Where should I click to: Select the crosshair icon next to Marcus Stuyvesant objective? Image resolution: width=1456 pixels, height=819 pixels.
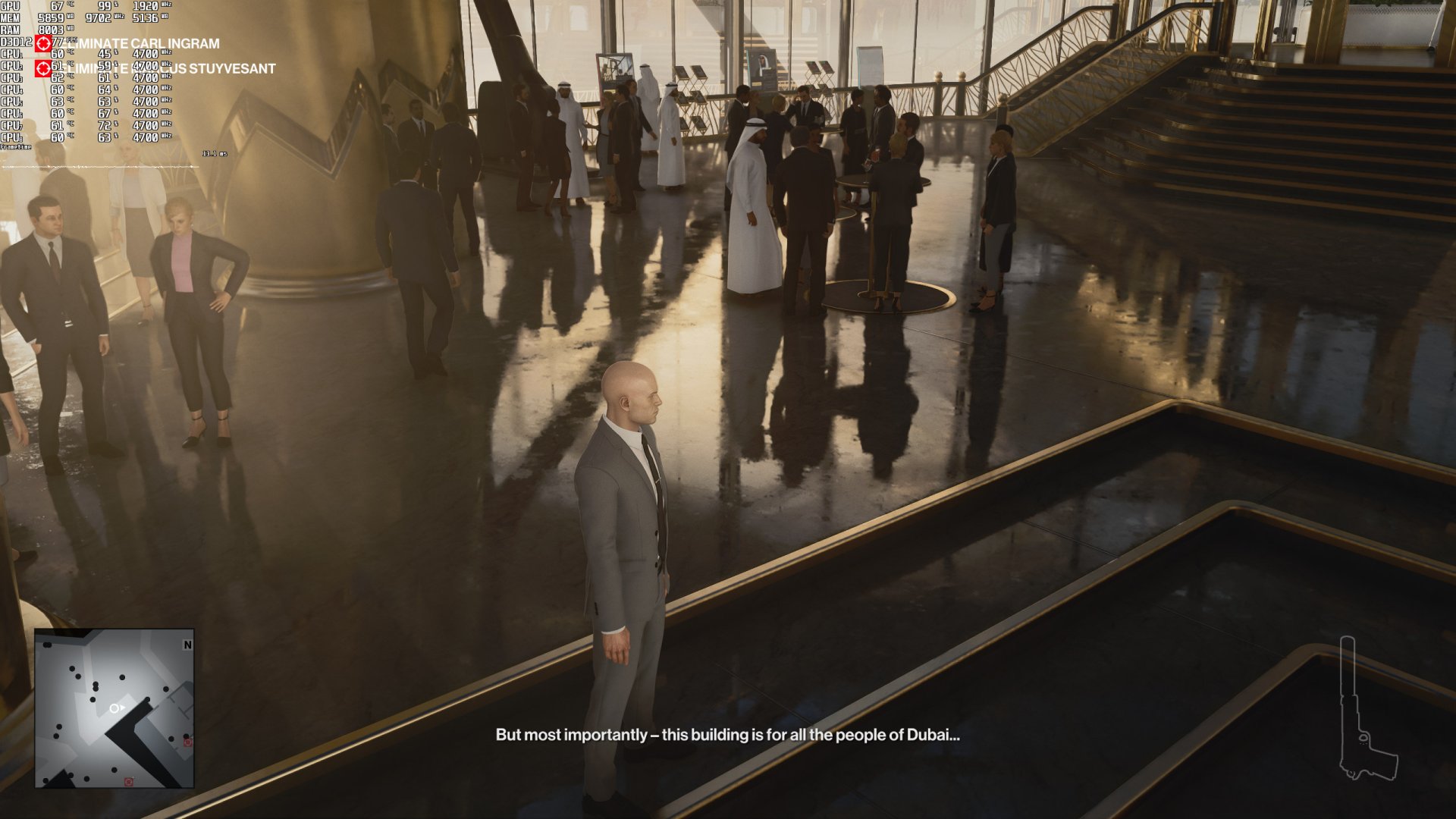pyautogui.click(x=43, y=69)
